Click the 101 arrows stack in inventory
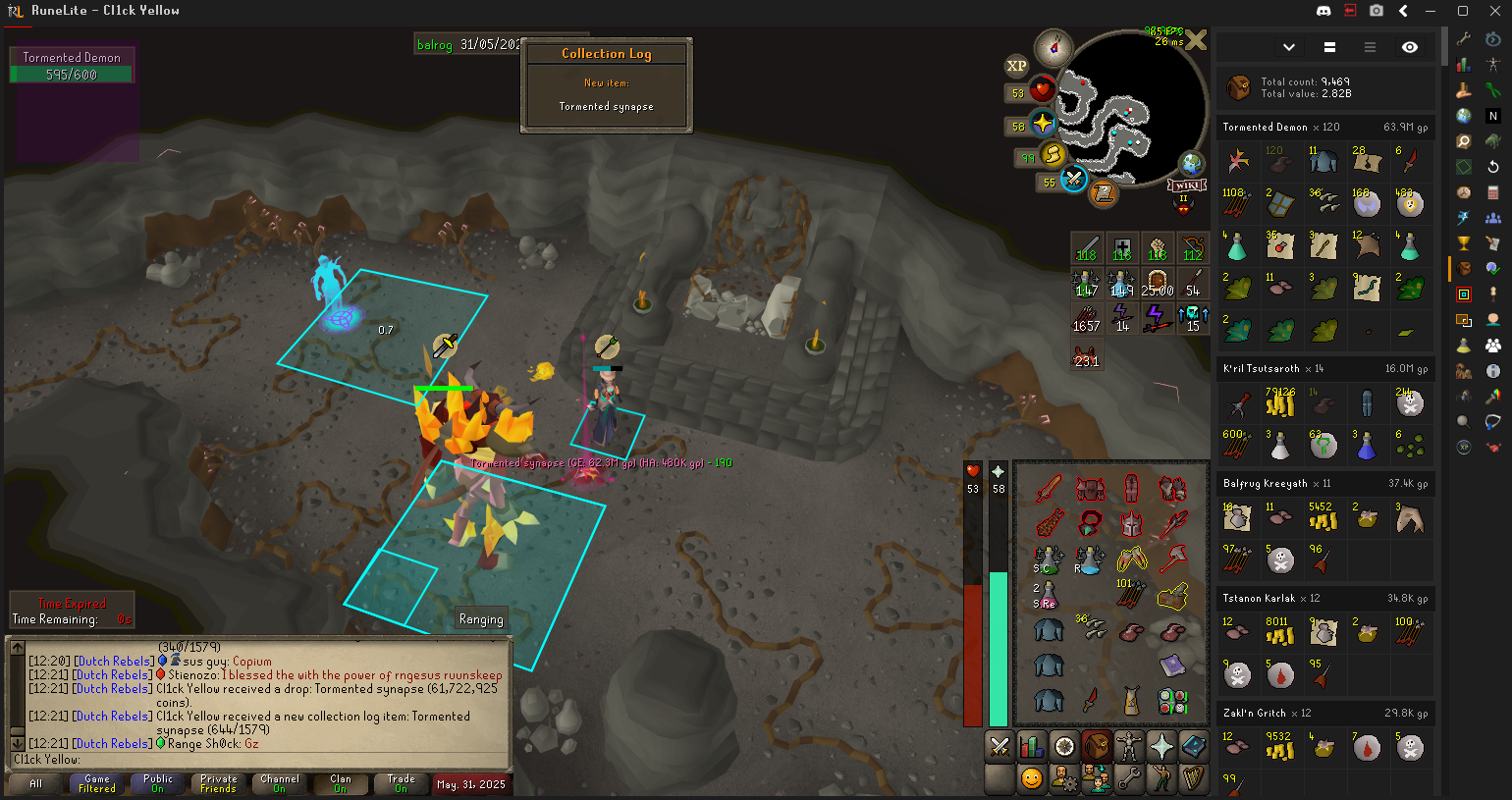1512x800 pixels. [x=1130, y=595]
